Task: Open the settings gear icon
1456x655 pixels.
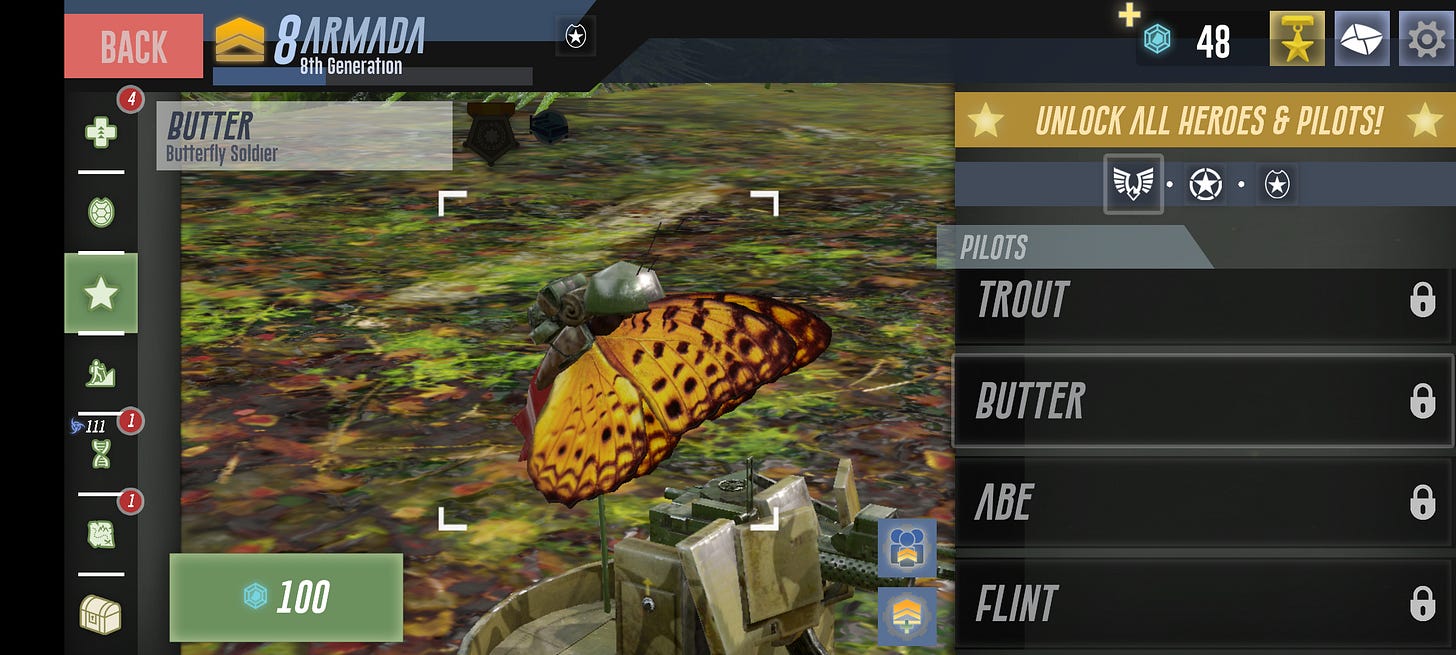Action: tap(1425, 40)
